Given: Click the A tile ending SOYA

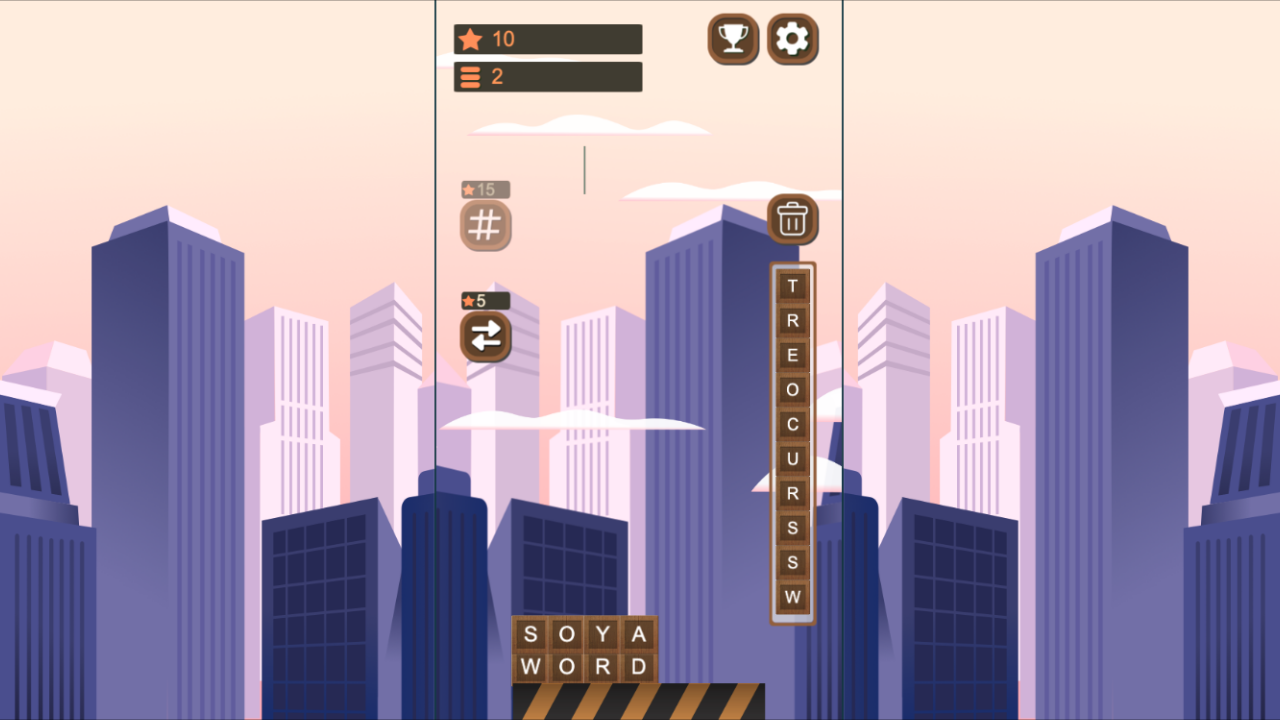Looking at the screenshot, I should tap(639, 634).
